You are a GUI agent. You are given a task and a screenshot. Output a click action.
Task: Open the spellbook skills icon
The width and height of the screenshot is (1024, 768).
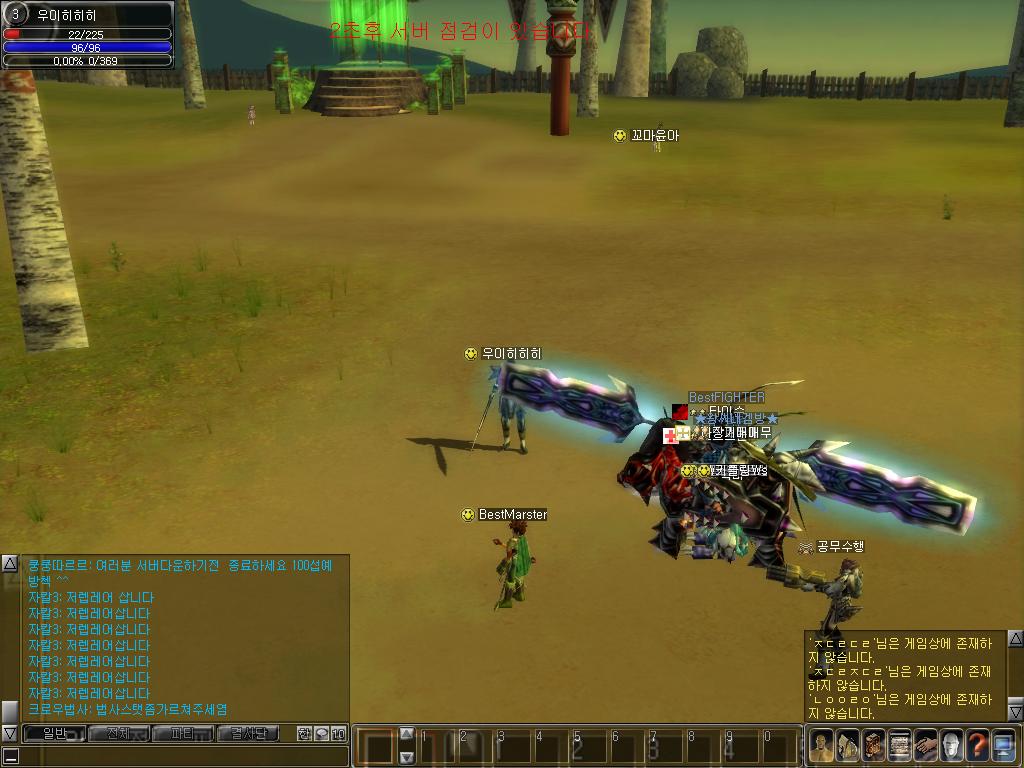874,746
